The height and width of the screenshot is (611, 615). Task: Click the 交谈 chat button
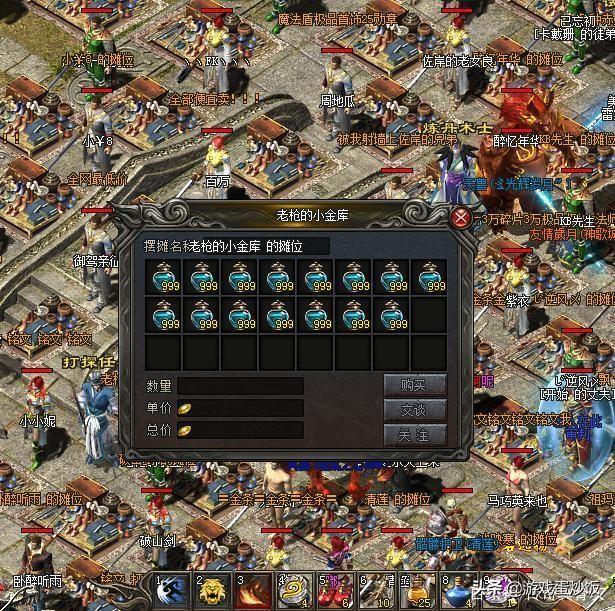pos(414,410)
